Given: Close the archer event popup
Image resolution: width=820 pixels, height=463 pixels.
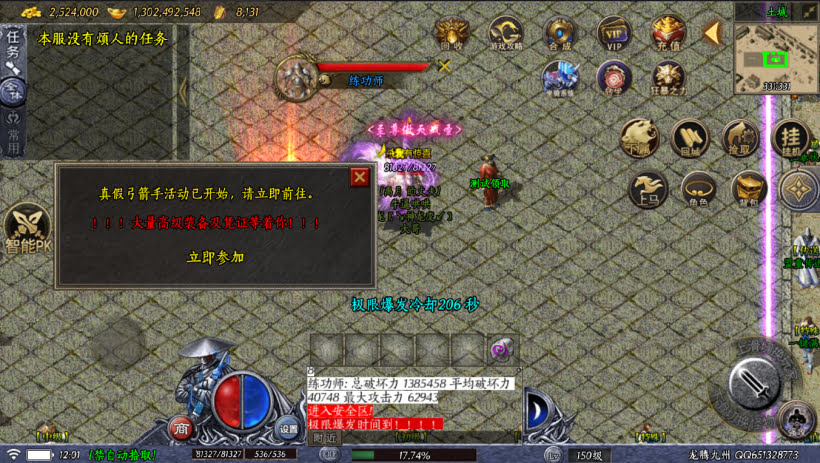Looking at the screenshot, I should (360, 177).
